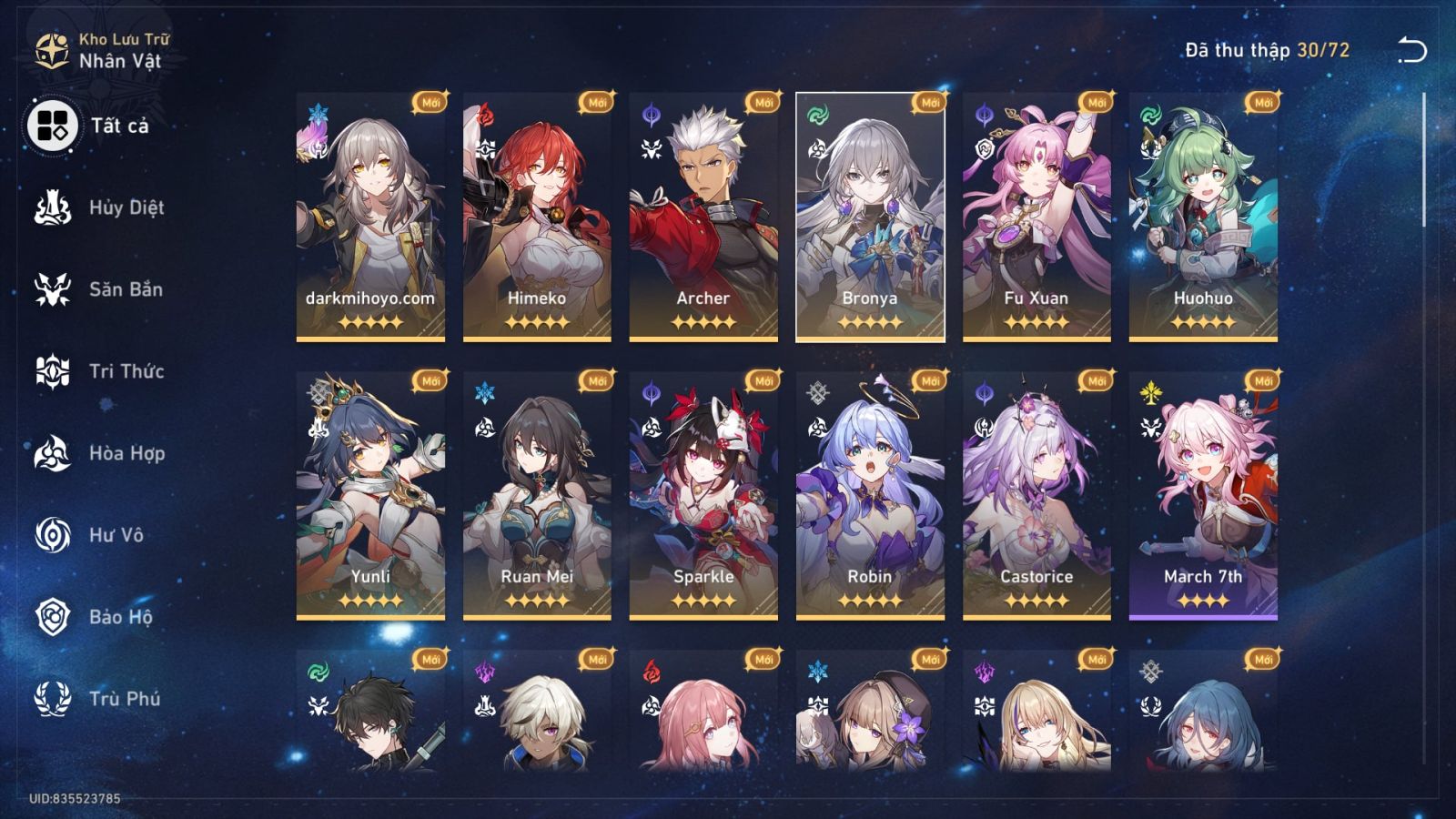The image size is (1456, 819).
Task: Click the quantum element icon on Fu Xuan's card
Action: pyautogui.click(x=984, y=113)
